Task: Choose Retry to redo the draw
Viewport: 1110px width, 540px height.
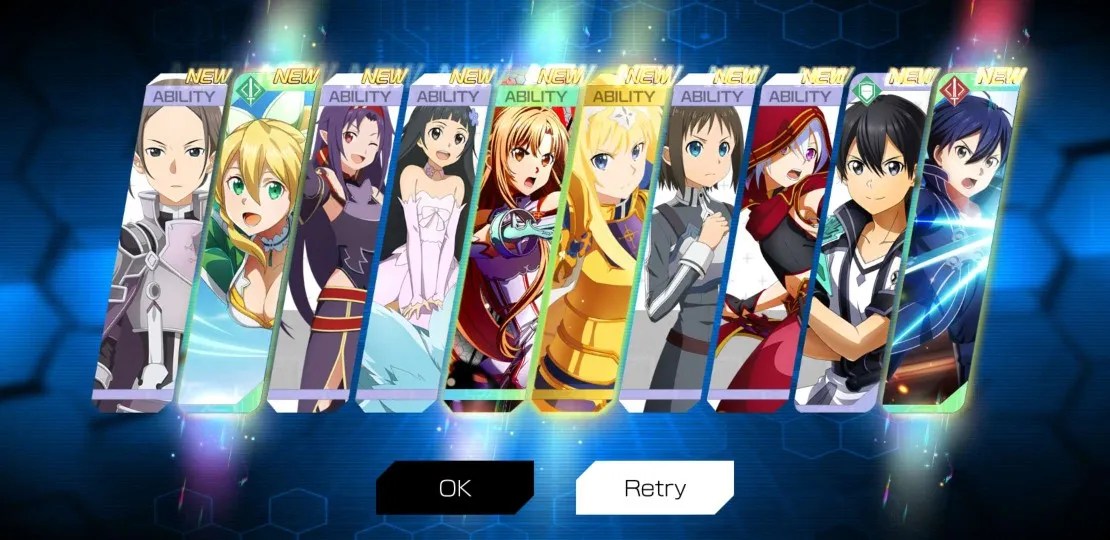Action: (x=655, y=488)
